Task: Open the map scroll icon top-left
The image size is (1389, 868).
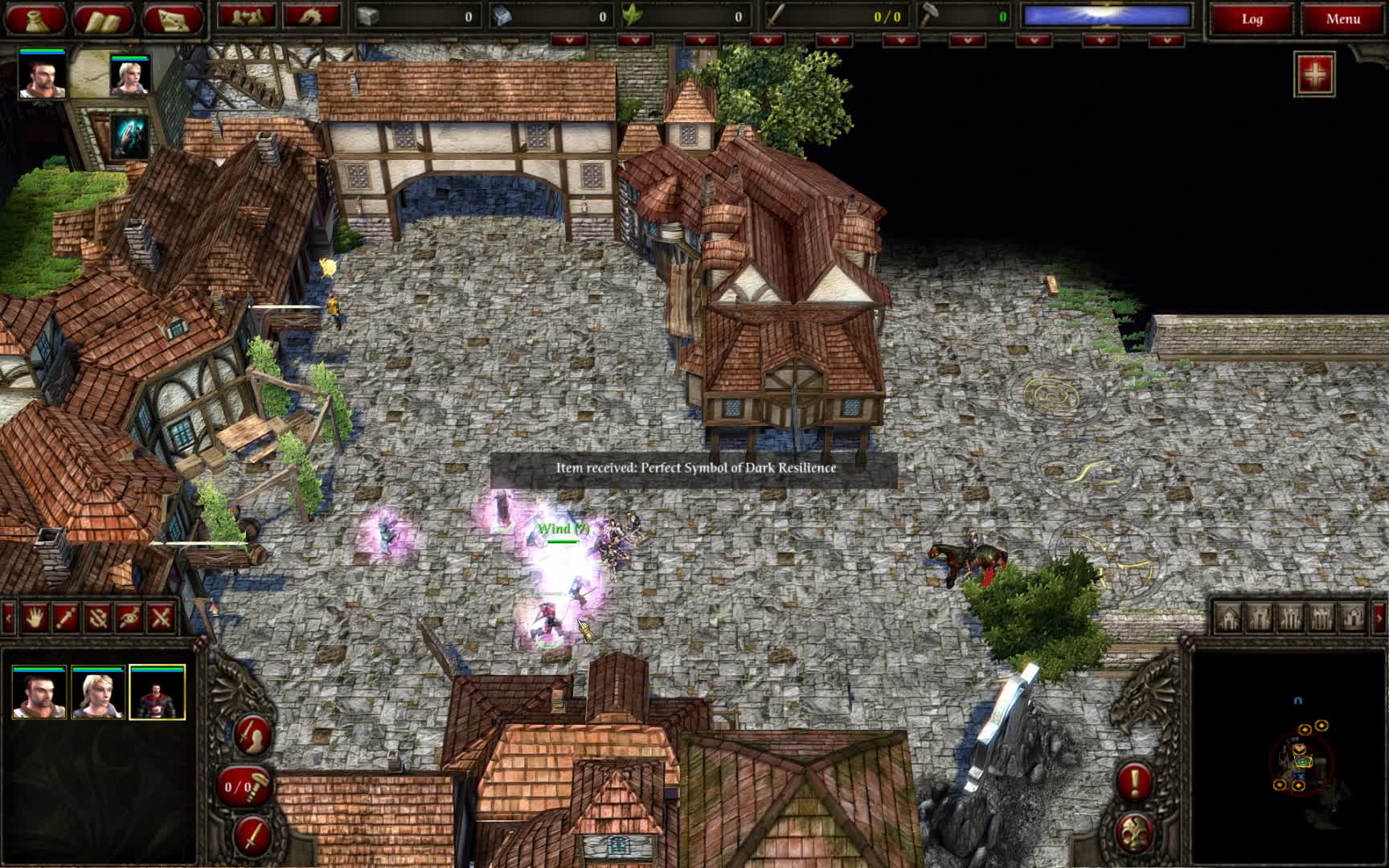Action: pos(171,16)
